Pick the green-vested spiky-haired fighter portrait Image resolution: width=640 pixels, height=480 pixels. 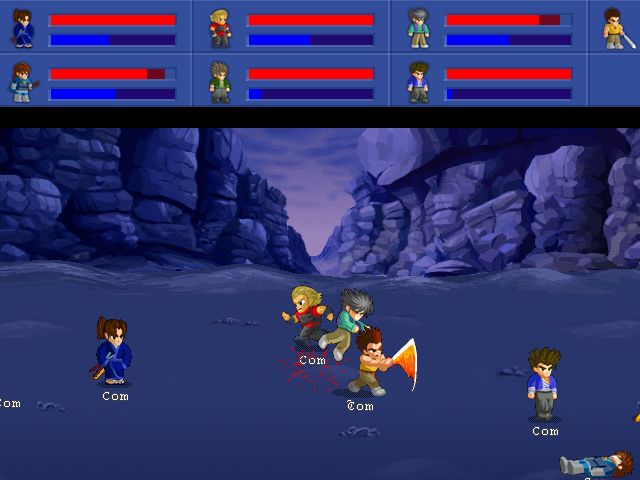(220, 81)
